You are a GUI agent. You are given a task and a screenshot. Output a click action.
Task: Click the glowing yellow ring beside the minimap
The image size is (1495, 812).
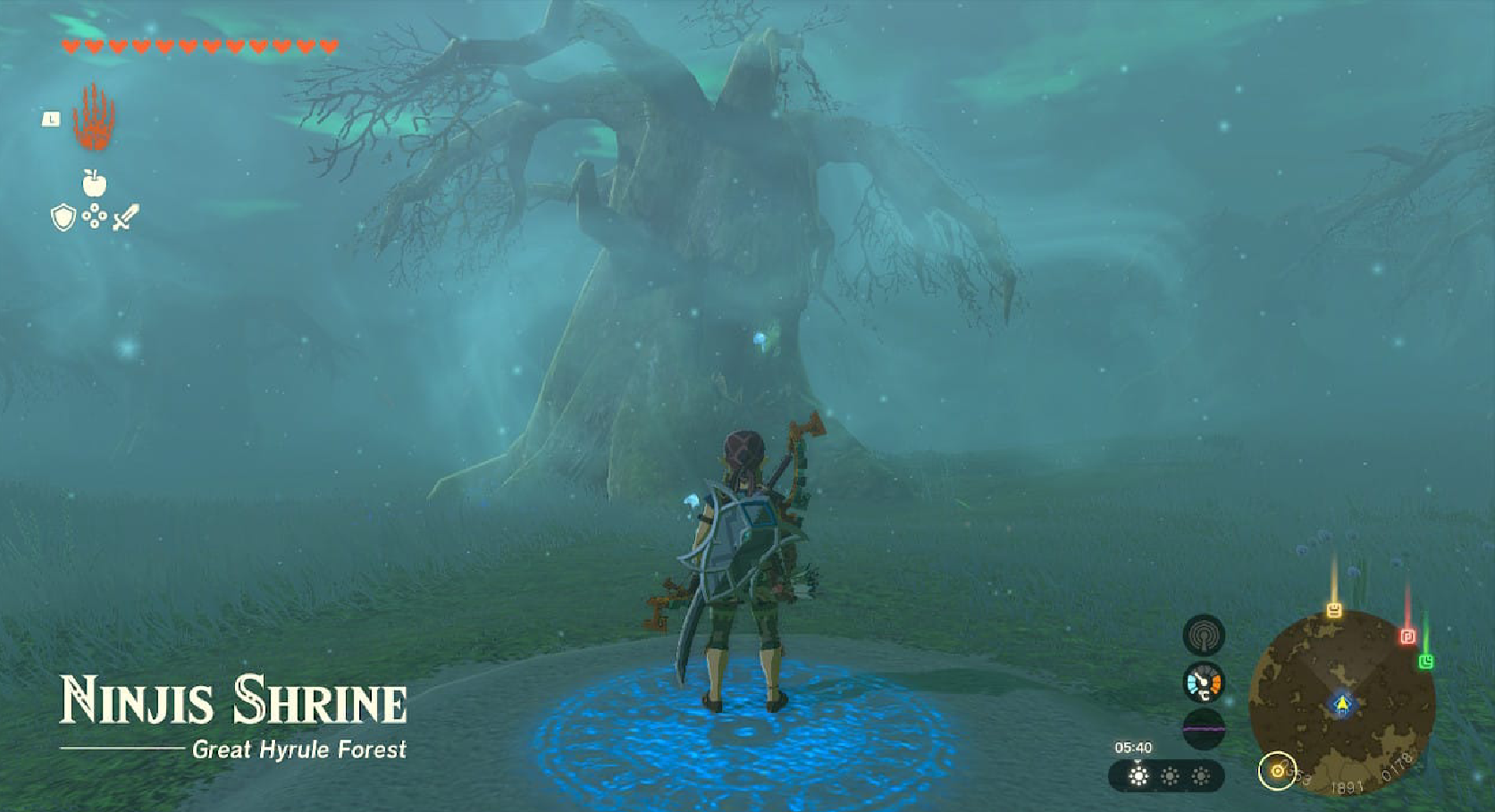(x=1277, y=771)
